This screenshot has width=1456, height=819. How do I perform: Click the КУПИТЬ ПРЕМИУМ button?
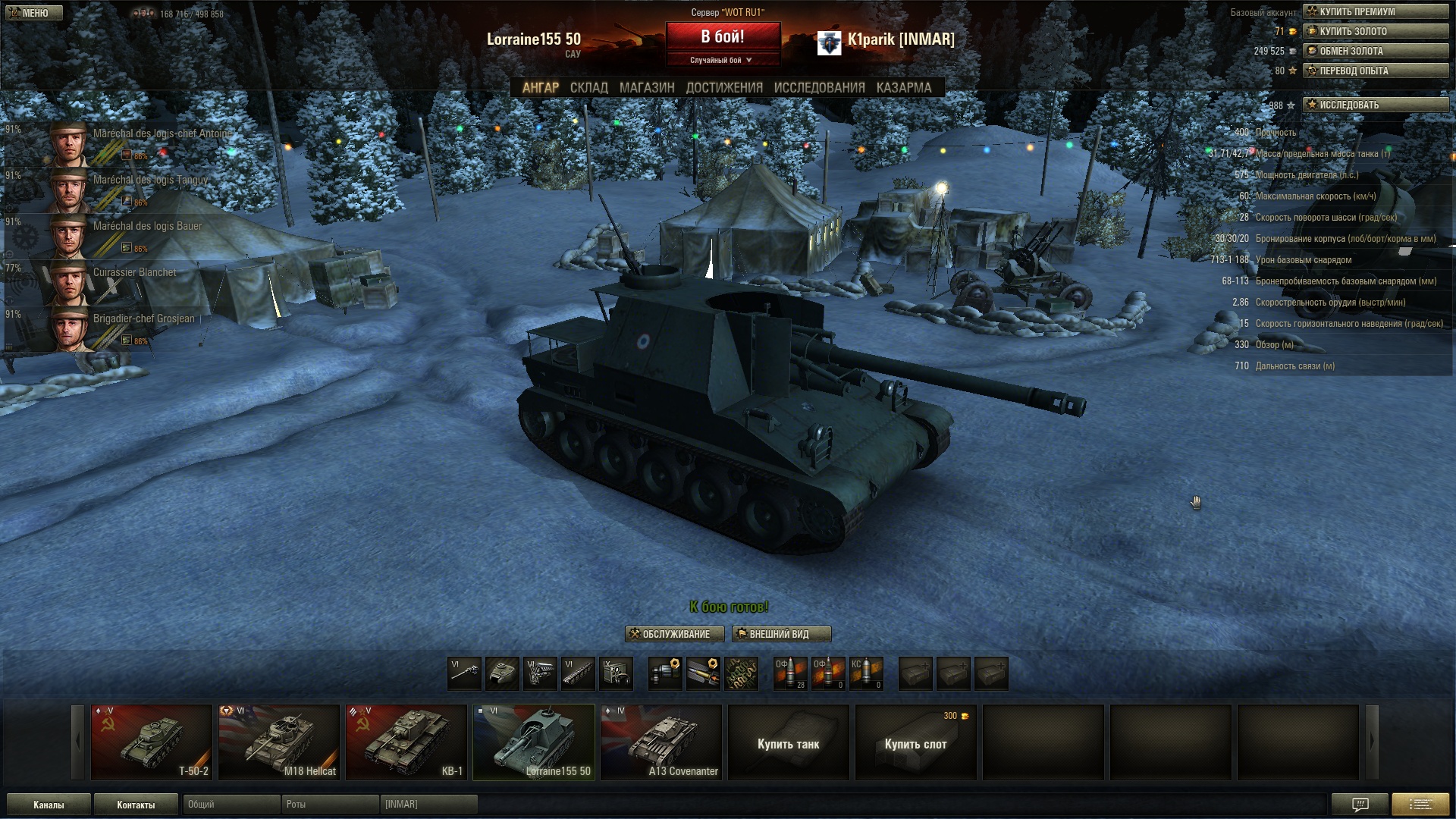1375,11
